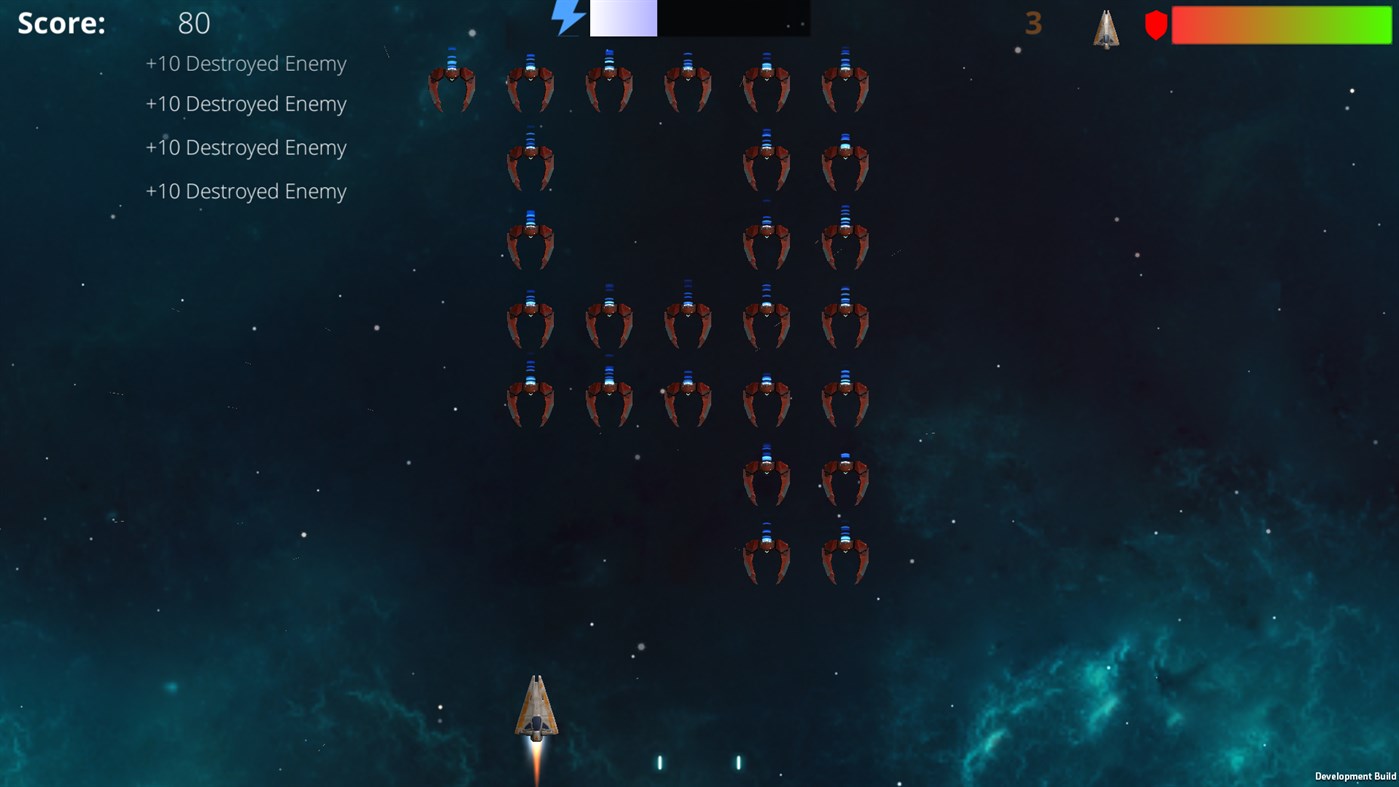Click the score value showing 80

click(x=194, y=22)
